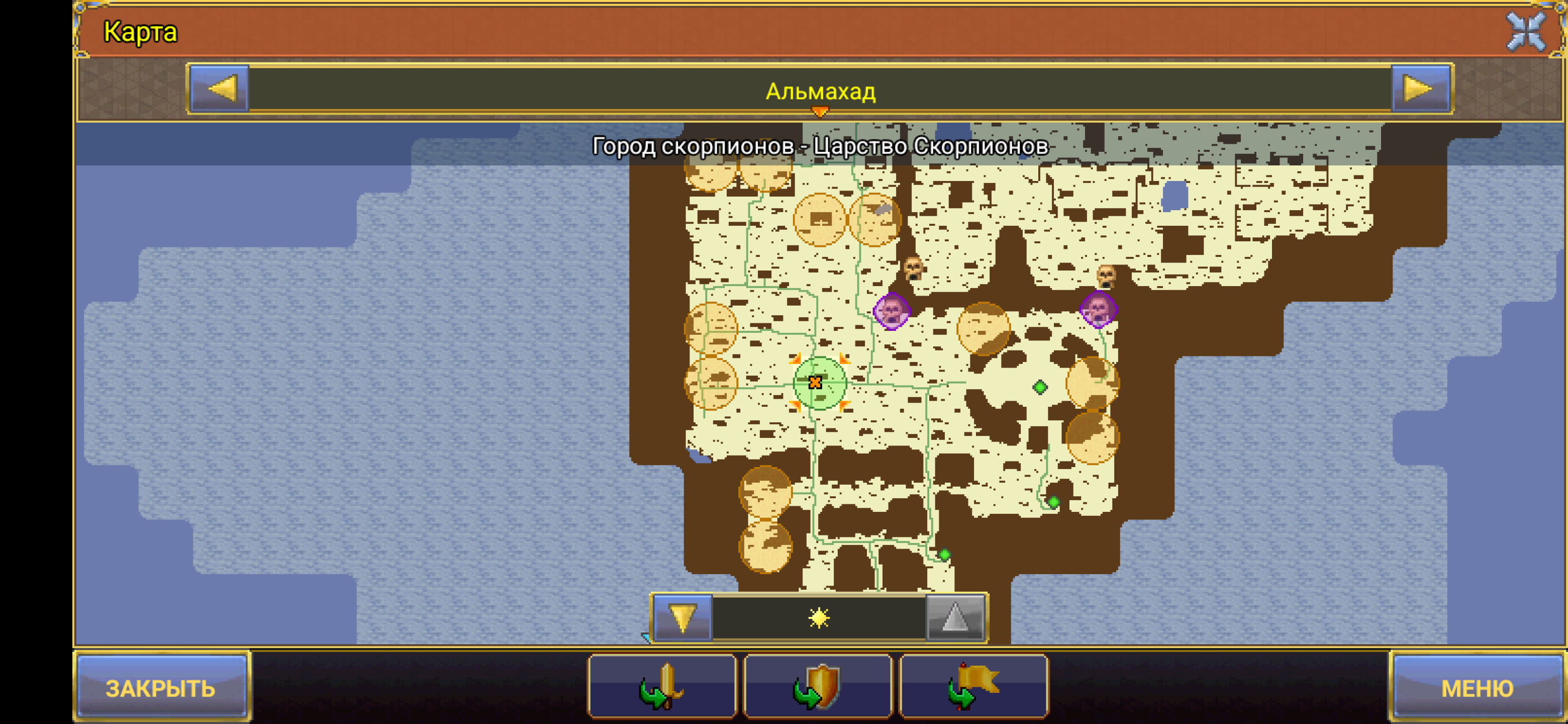Select the left purple skull map marker
The height and width of the screenshot is (724, 1568).
click(892, 311)
